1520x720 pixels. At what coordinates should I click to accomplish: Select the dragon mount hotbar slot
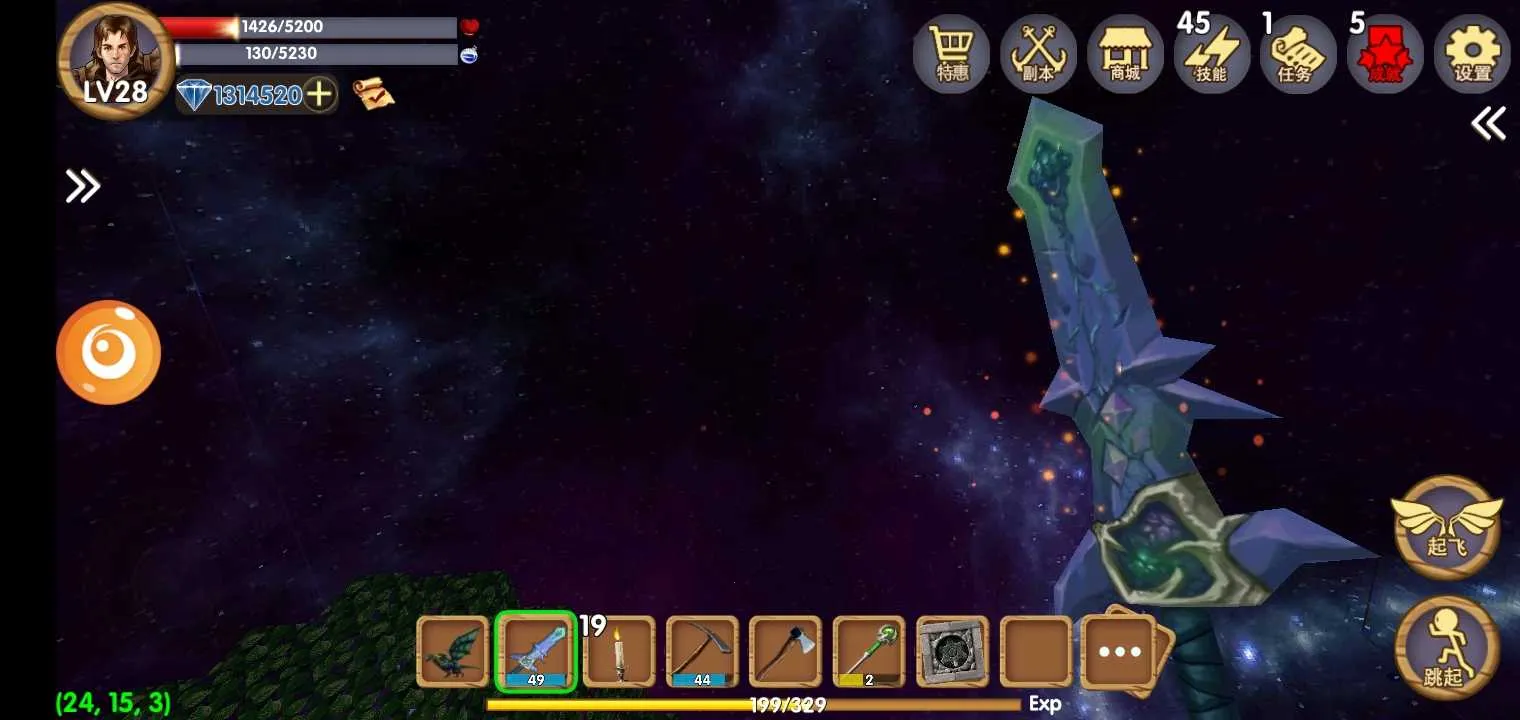pos(452,651)
